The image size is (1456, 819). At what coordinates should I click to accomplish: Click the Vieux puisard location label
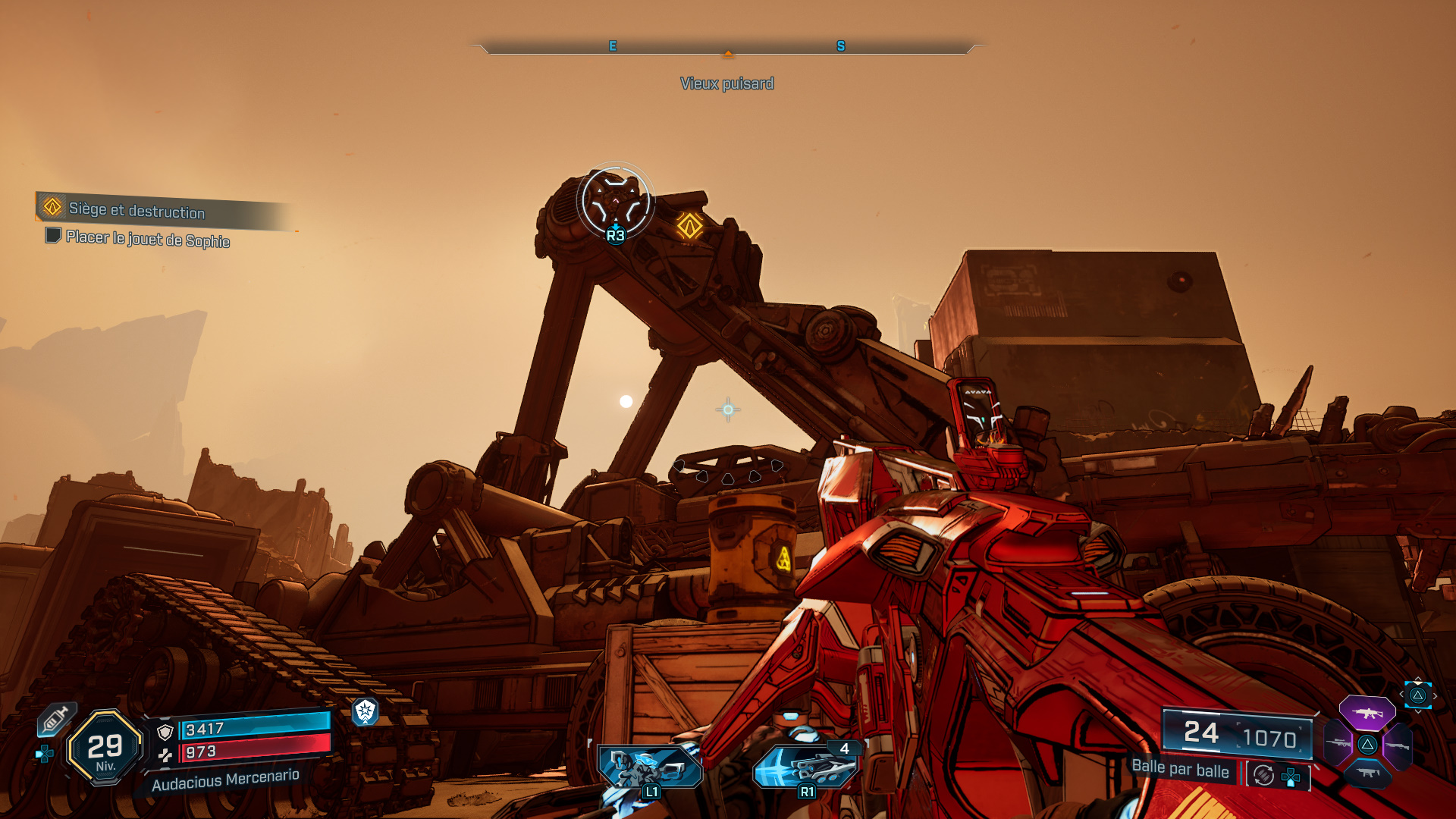727,83
